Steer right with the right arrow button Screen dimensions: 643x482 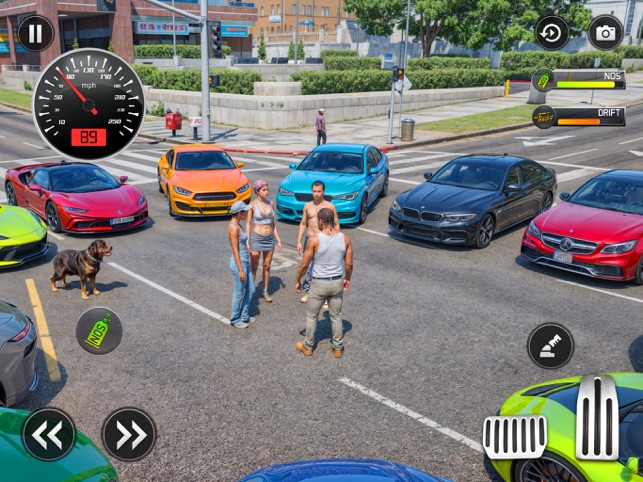pyautogui.click(x=129, y=434)
